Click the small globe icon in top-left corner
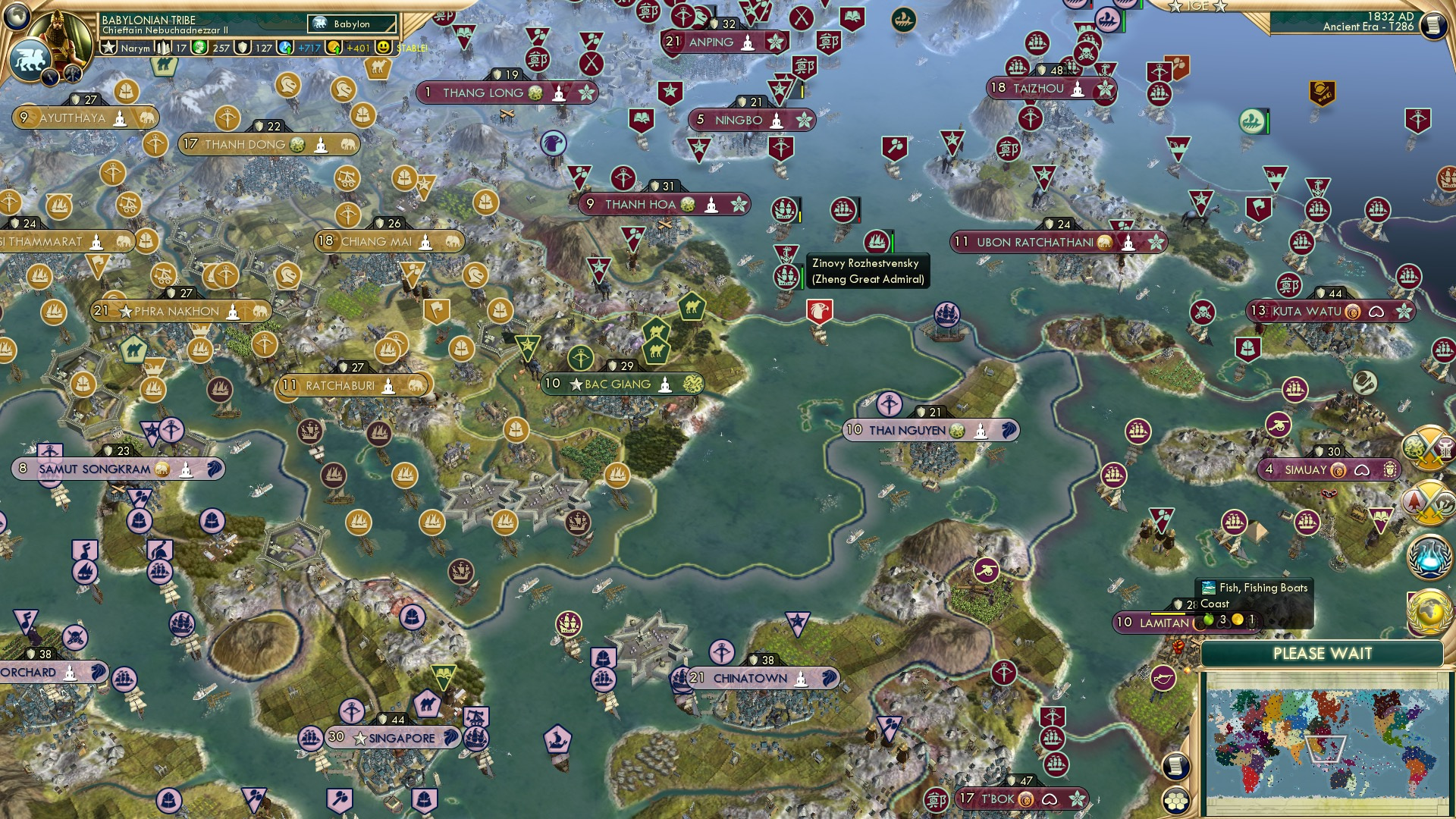The height and width of the screenshot is (819, 1456). point(17,17)
